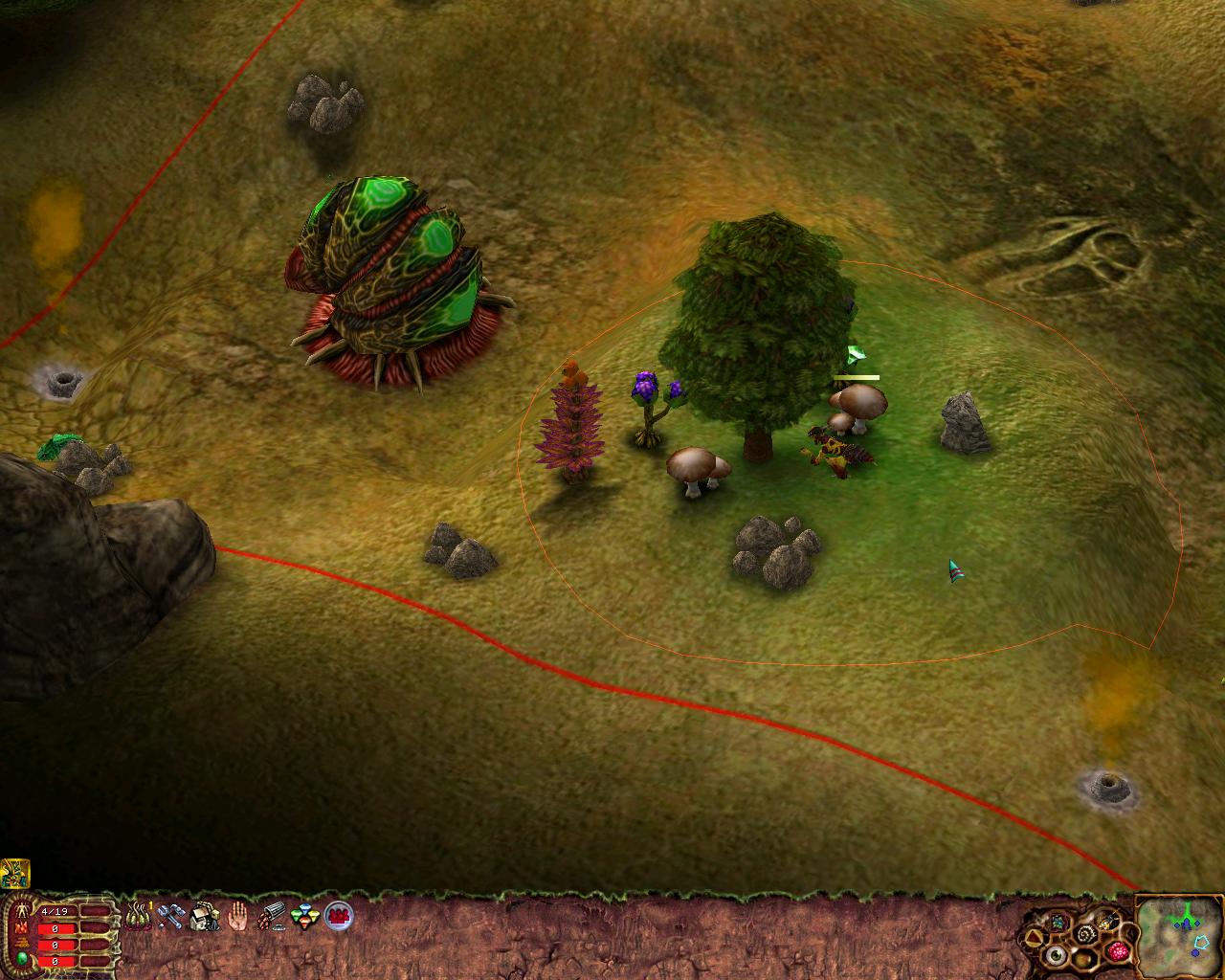Click the red group of people button
1225x980 pixels.
click(338, 917)
